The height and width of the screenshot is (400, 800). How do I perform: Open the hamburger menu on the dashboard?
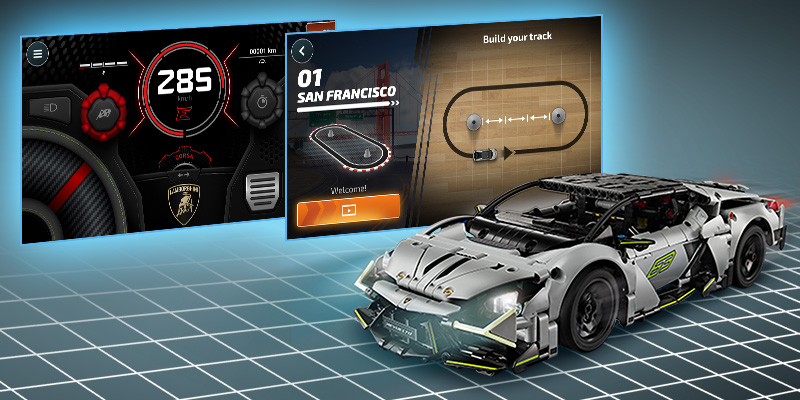tap(37, 53)
